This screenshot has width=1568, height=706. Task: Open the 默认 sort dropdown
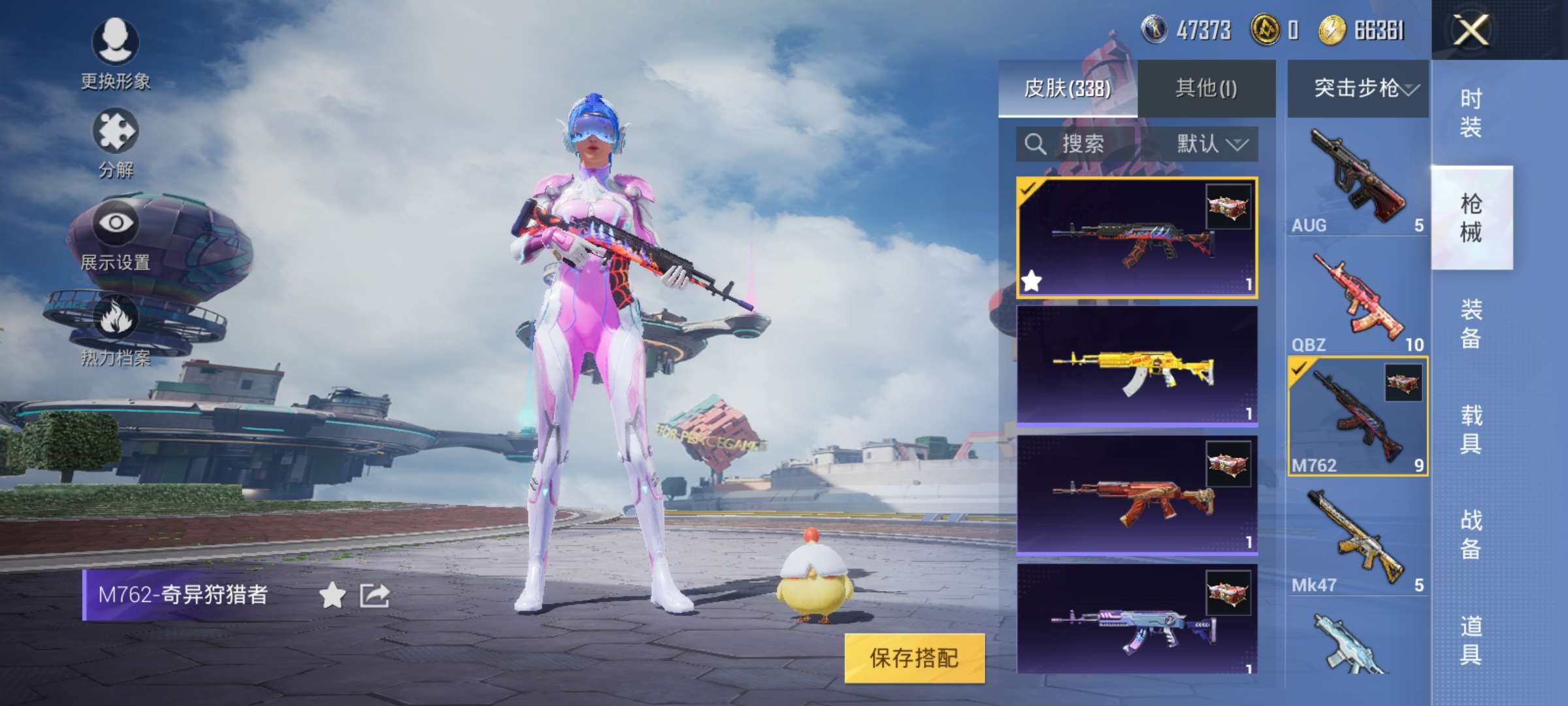point(1211,144)
